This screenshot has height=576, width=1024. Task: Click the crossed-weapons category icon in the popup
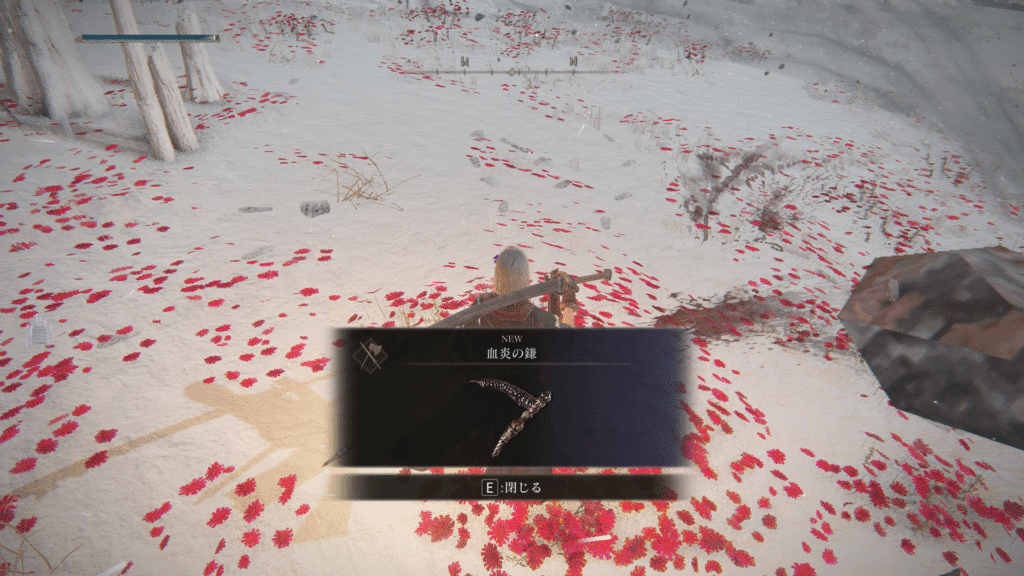pos(370,356)
